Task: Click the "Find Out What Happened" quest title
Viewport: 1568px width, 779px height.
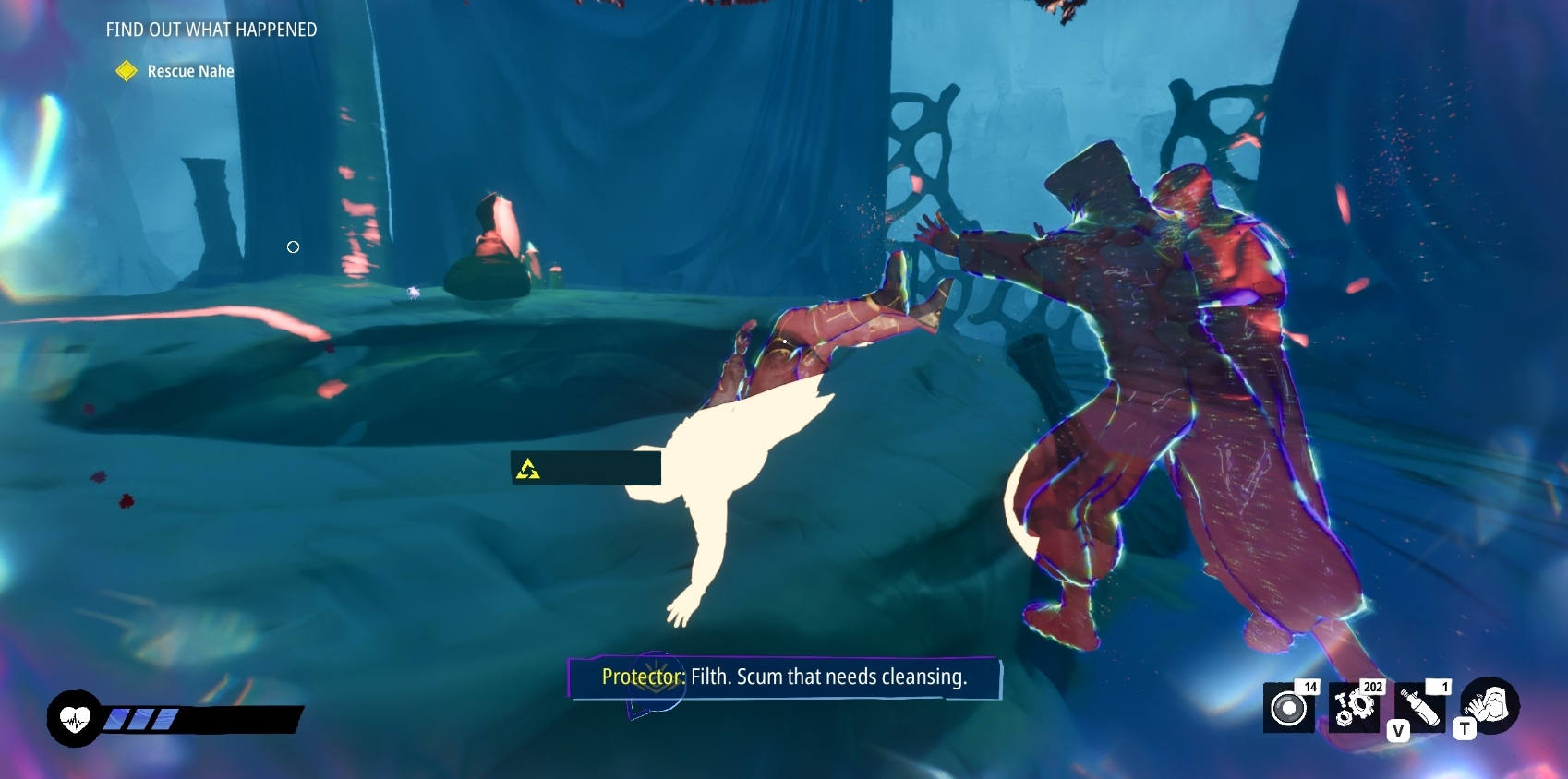Action: 211,30
